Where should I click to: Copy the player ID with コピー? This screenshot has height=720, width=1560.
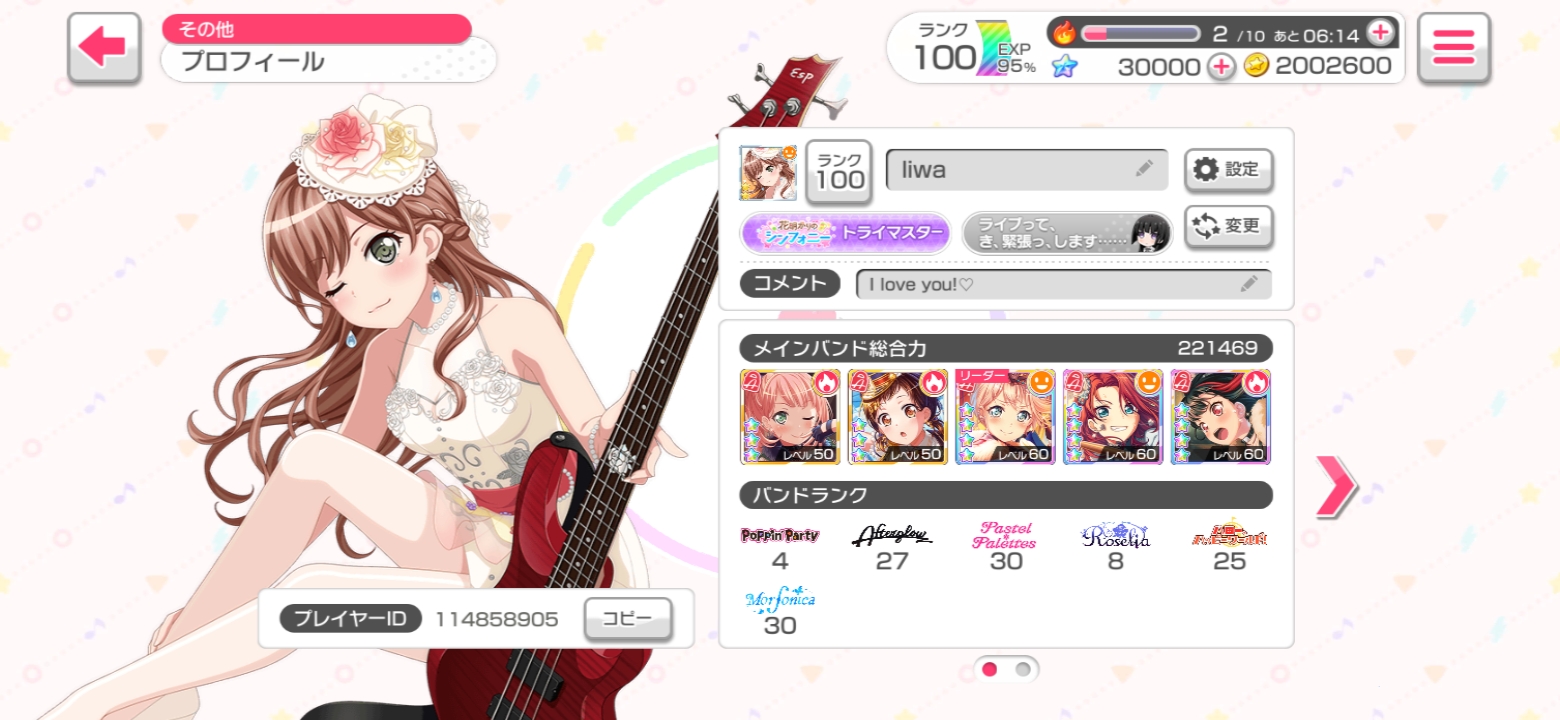(627, 619)
